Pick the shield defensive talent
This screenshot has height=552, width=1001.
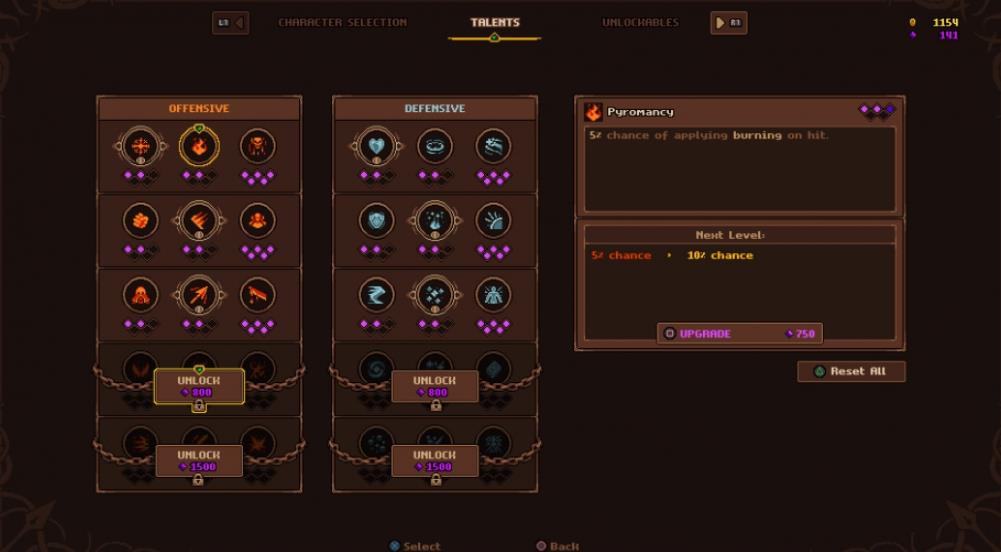[x=376, y=220]
